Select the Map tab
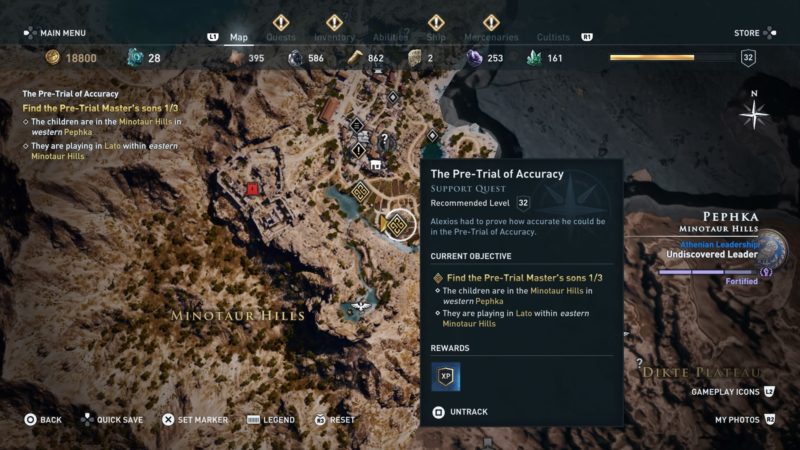Viewport: 800px width, 450px height. 239,38
